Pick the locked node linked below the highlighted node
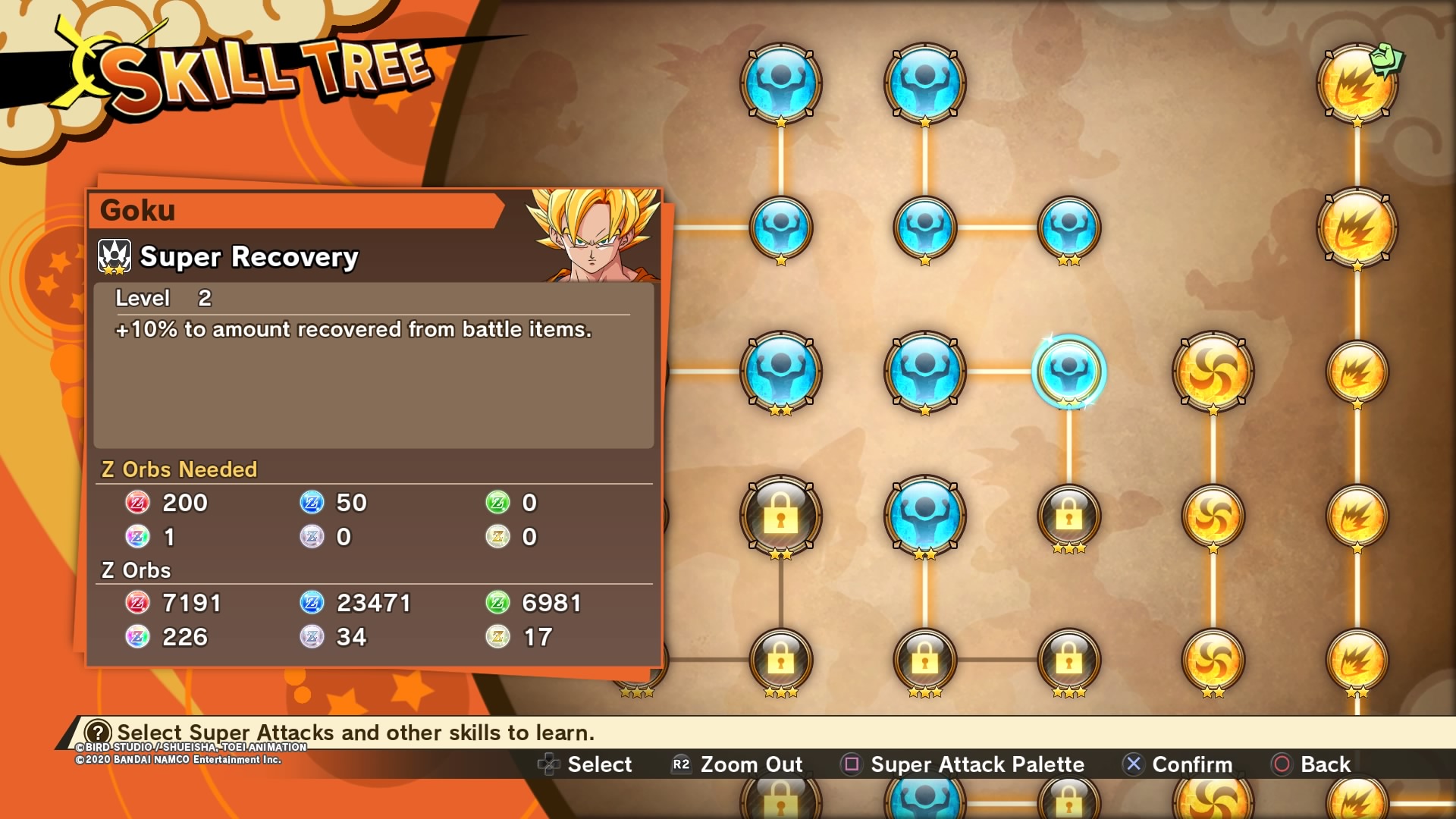This screenshot has width=1456, height=819. pyautogui.click(x=1068, y=516)
